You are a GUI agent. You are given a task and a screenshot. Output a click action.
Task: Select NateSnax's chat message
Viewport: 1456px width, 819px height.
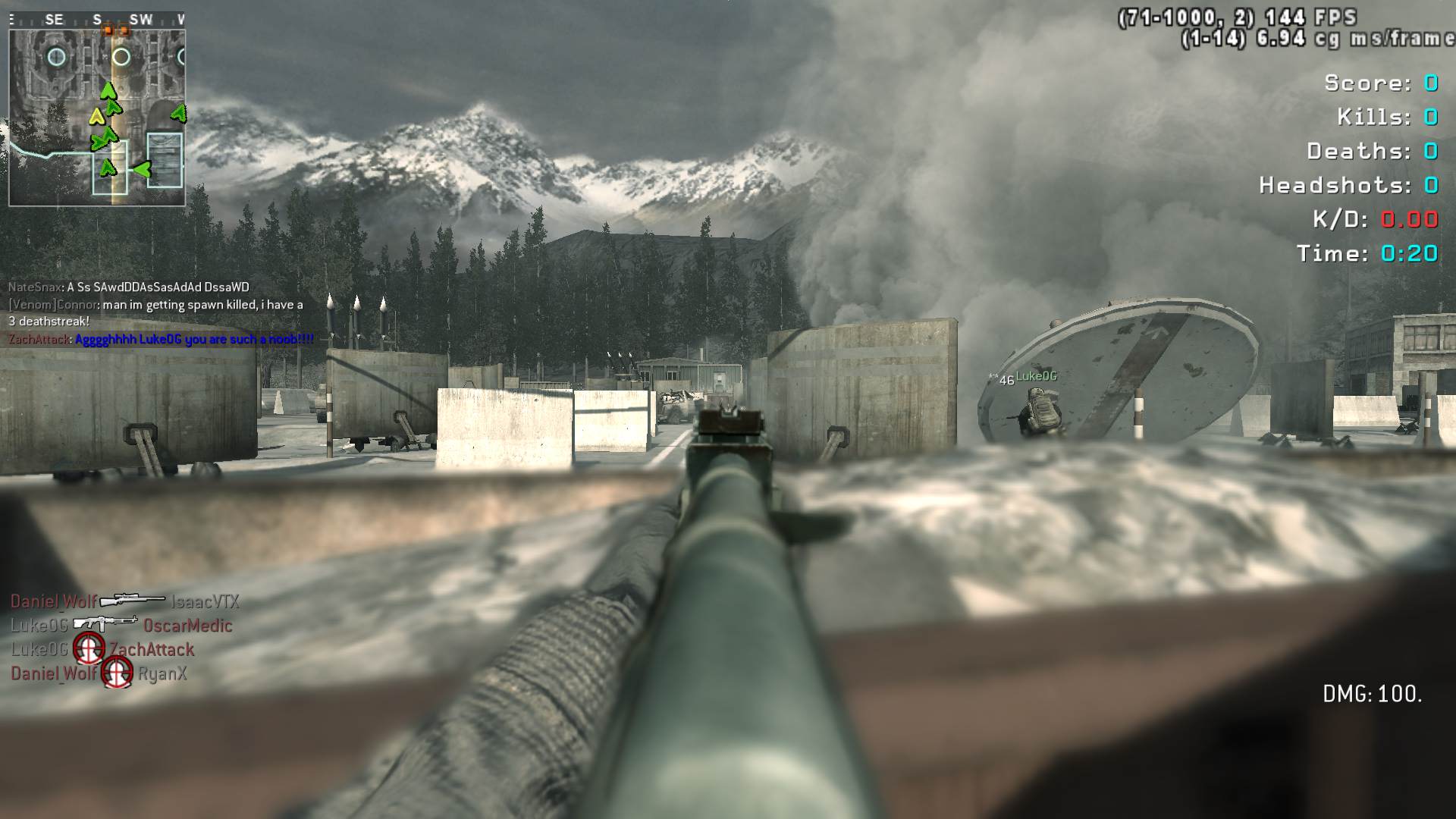(129, 287)
